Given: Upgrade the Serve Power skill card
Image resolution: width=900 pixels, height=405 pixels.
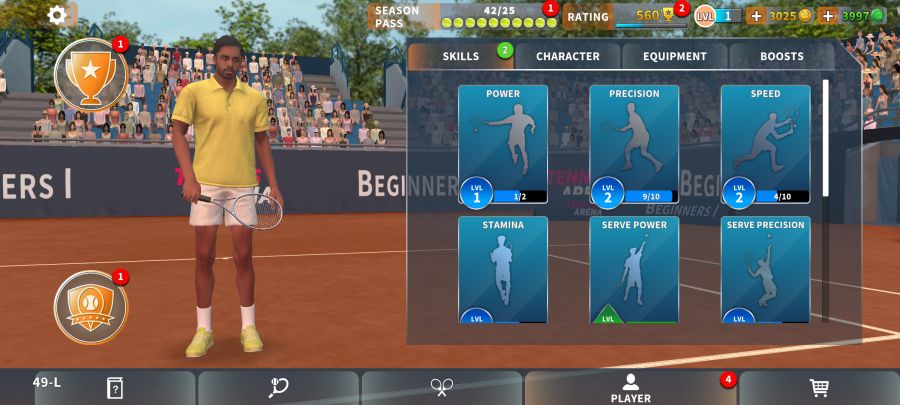Looking at the screenshot, I should click(634, 270).
